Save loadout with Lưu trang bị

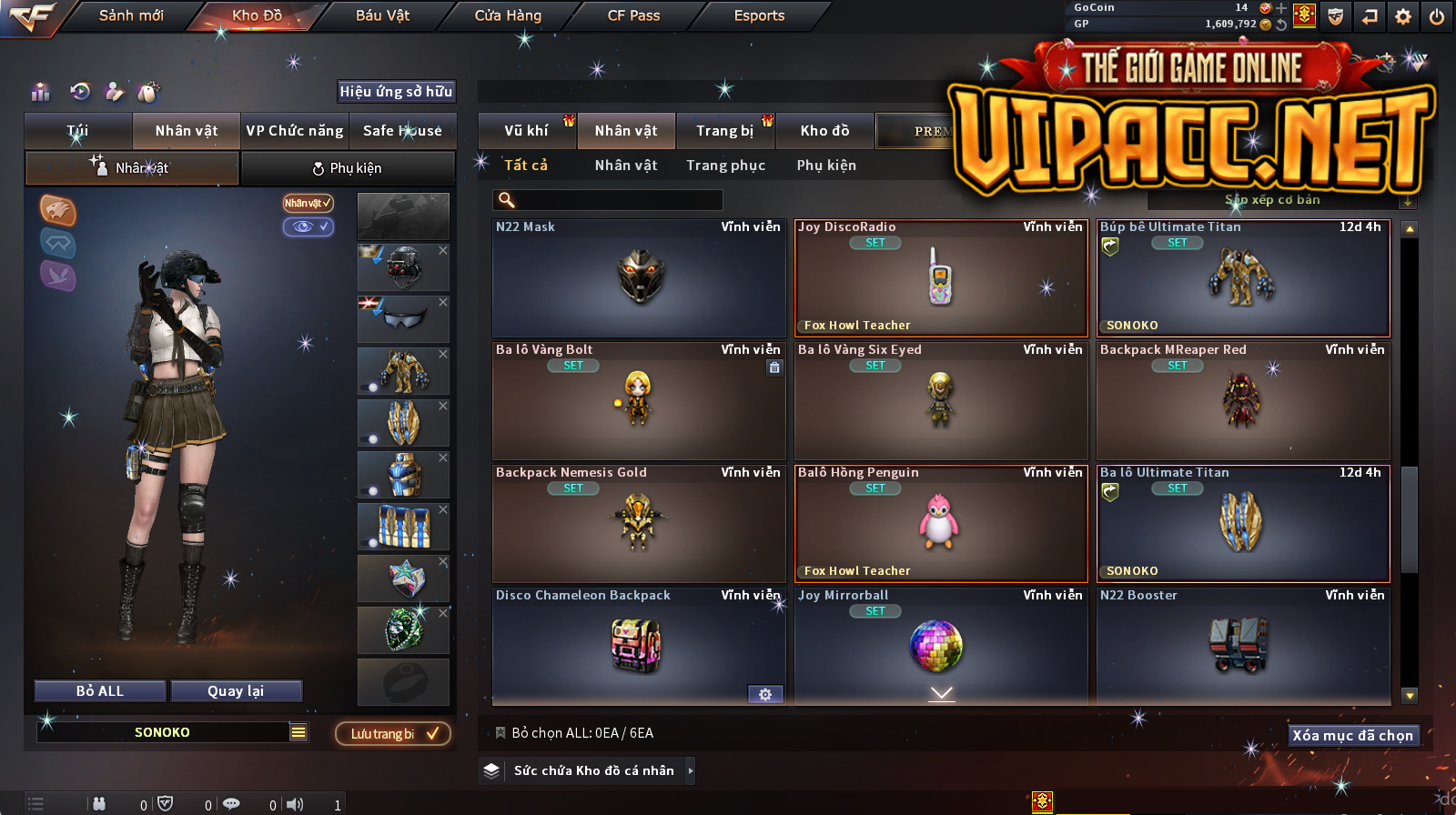pyautogui.click(x=393, y=734)
